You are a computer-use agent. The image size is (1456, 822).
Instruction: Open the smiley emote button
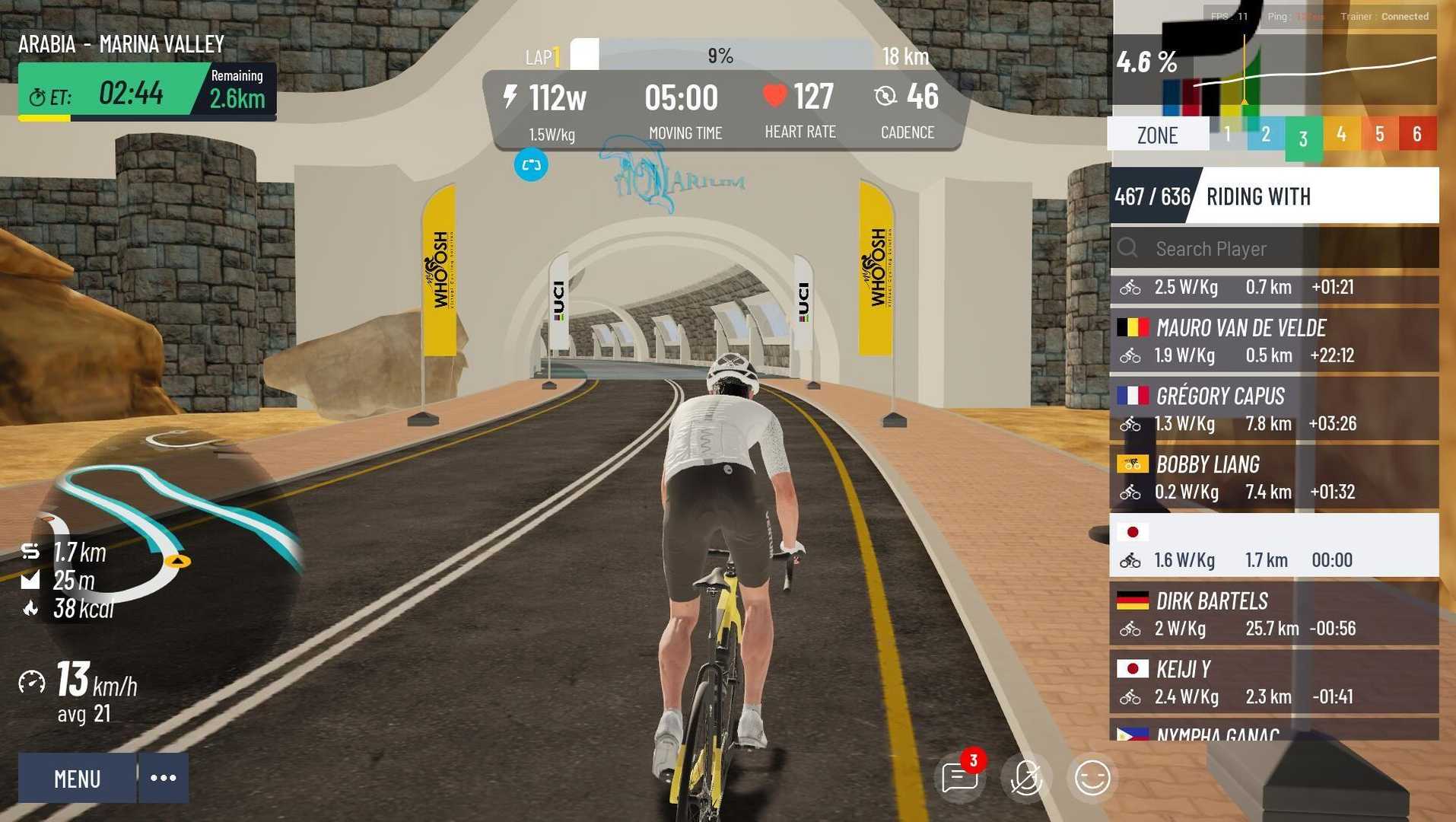1092,778
